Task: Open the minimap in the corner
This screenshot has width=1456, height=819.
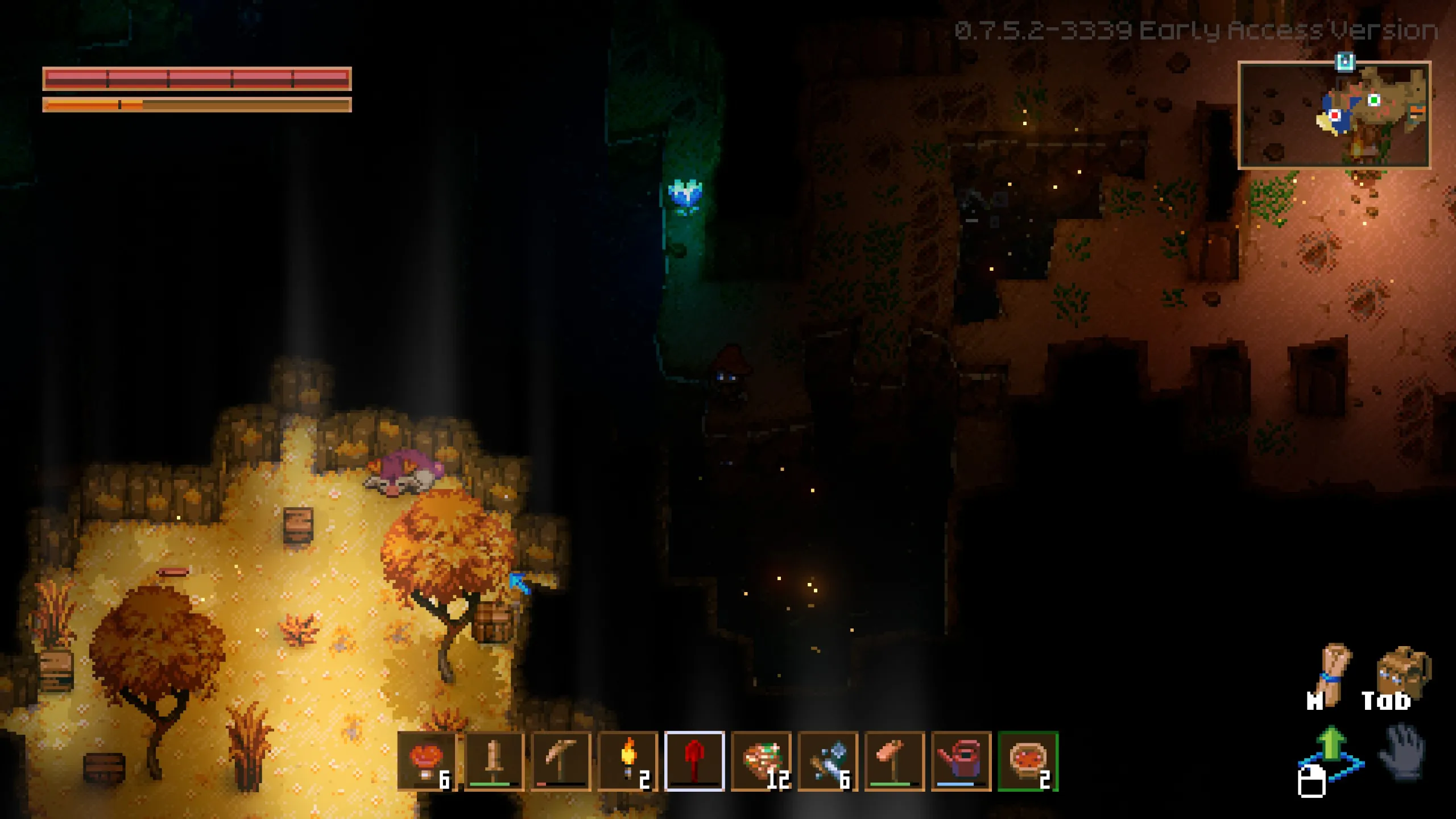Action: pyautogui.click(x=1334, y=115)
